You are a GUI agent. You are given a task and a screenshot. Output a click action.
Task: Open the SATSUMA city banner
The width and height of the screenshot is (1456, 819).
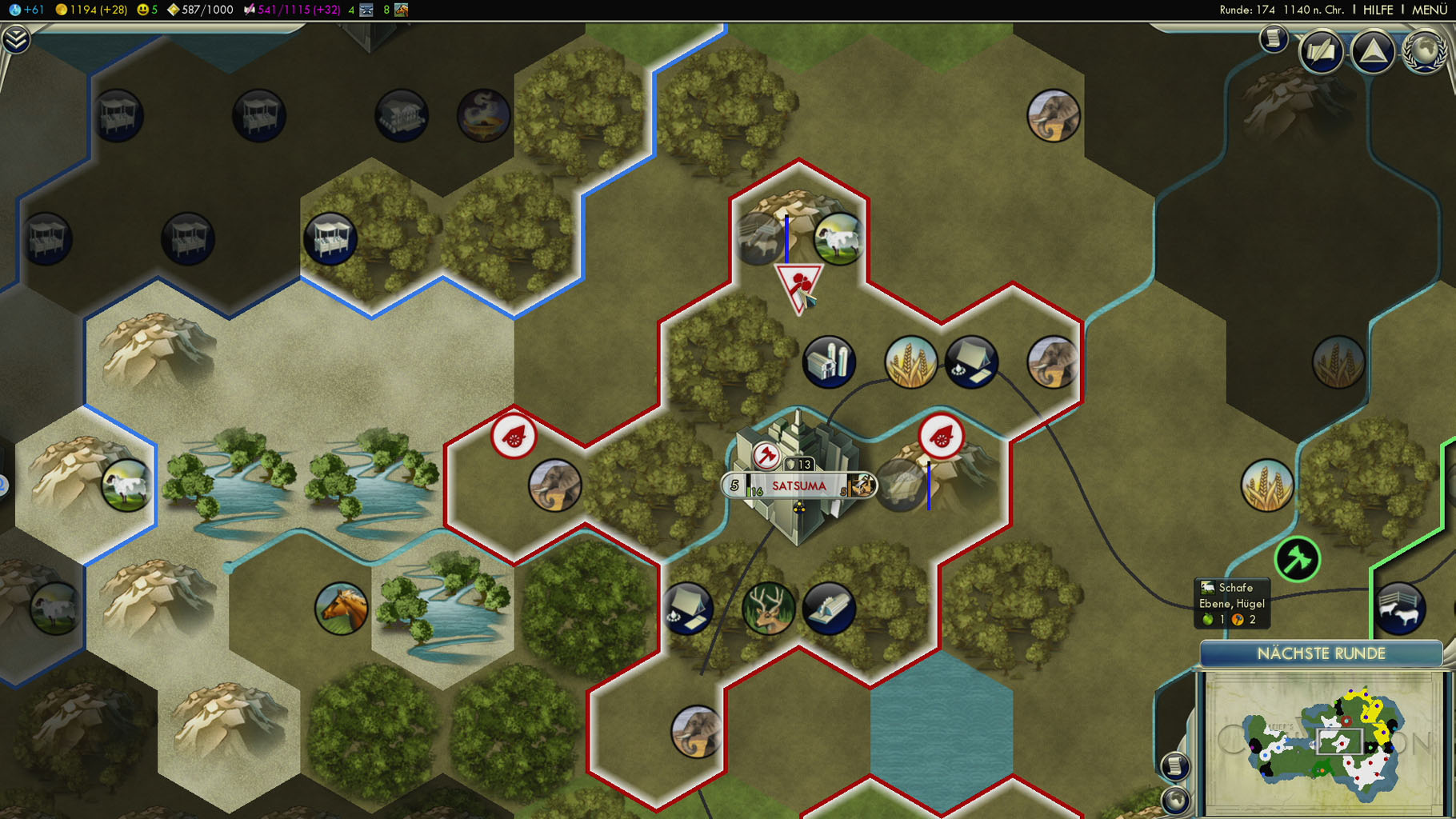(798, 485)
